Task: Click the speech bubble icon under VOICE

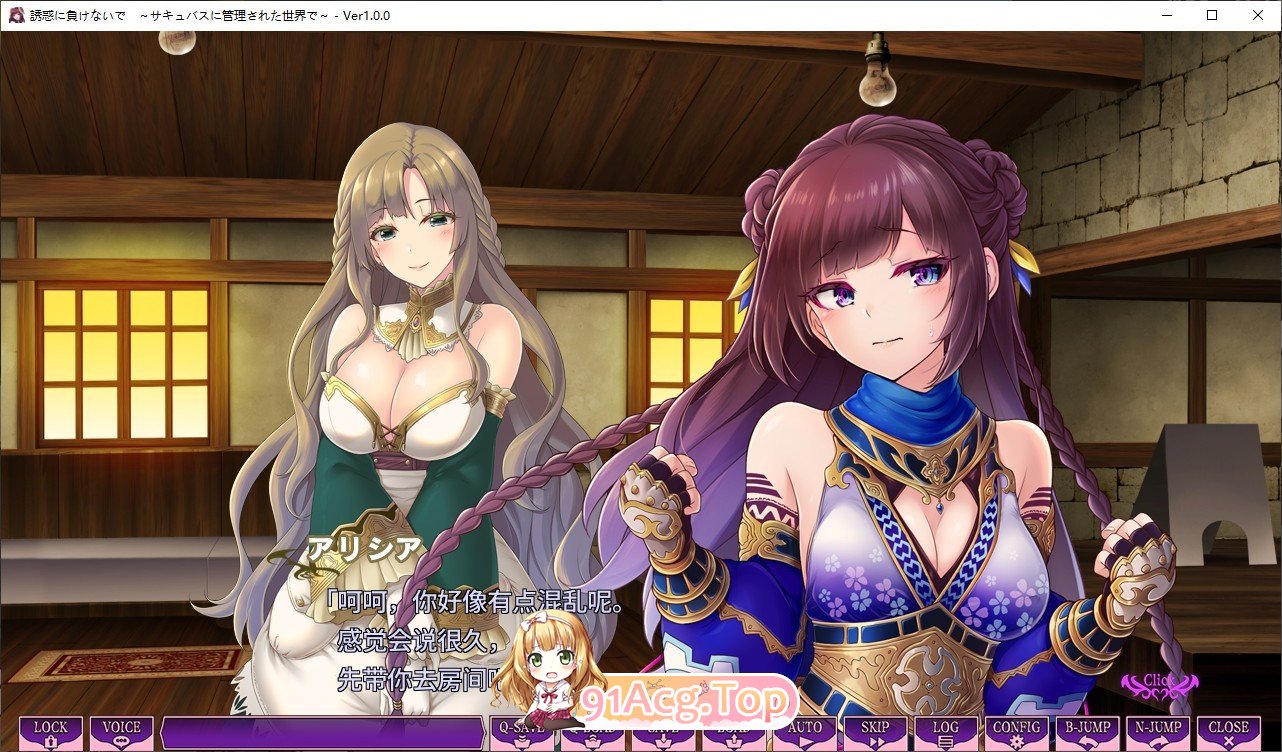Action: 120,738
